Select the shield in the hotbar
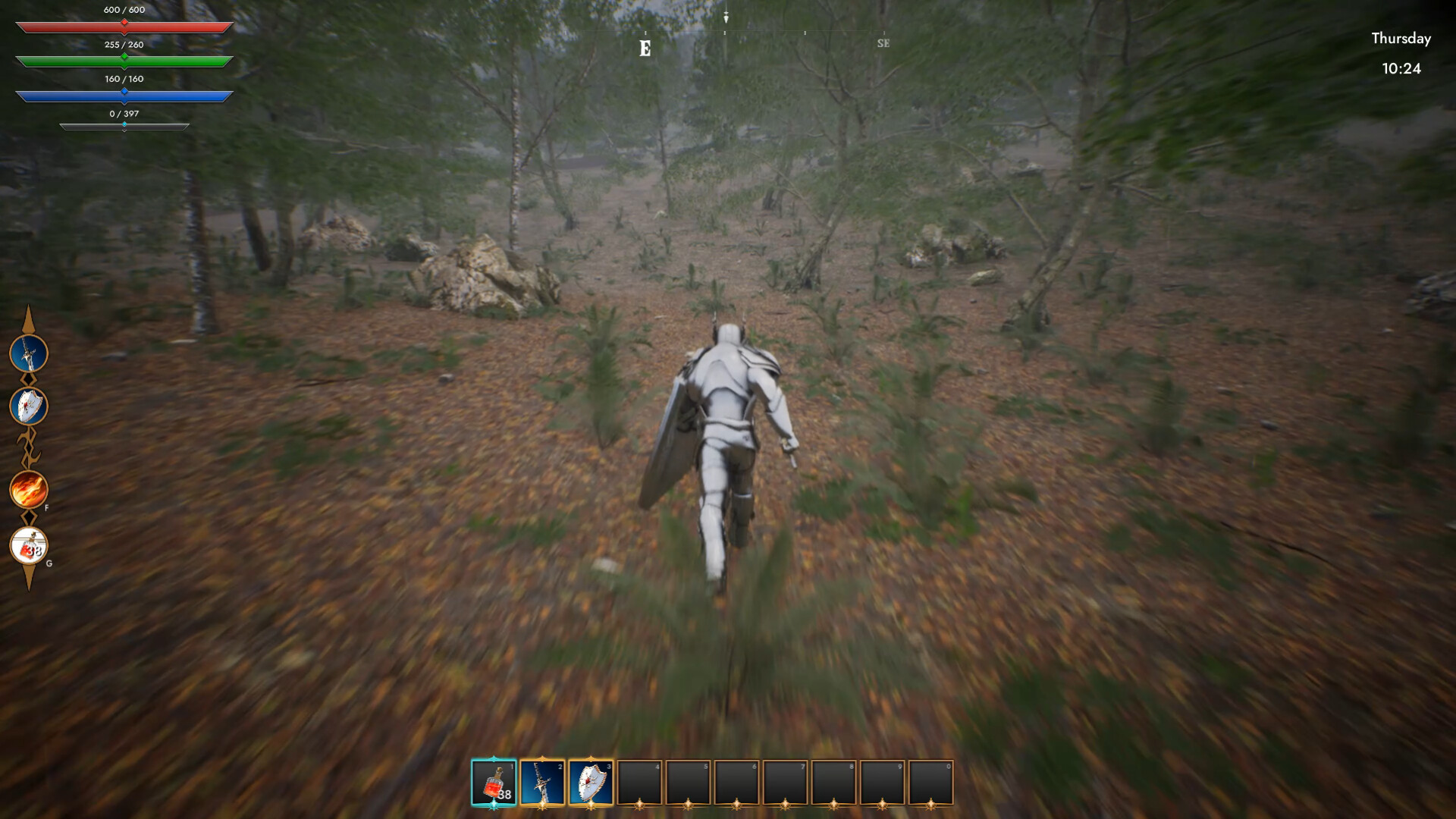This screenshot has width=1456, height=819. (x=591, y=783)
